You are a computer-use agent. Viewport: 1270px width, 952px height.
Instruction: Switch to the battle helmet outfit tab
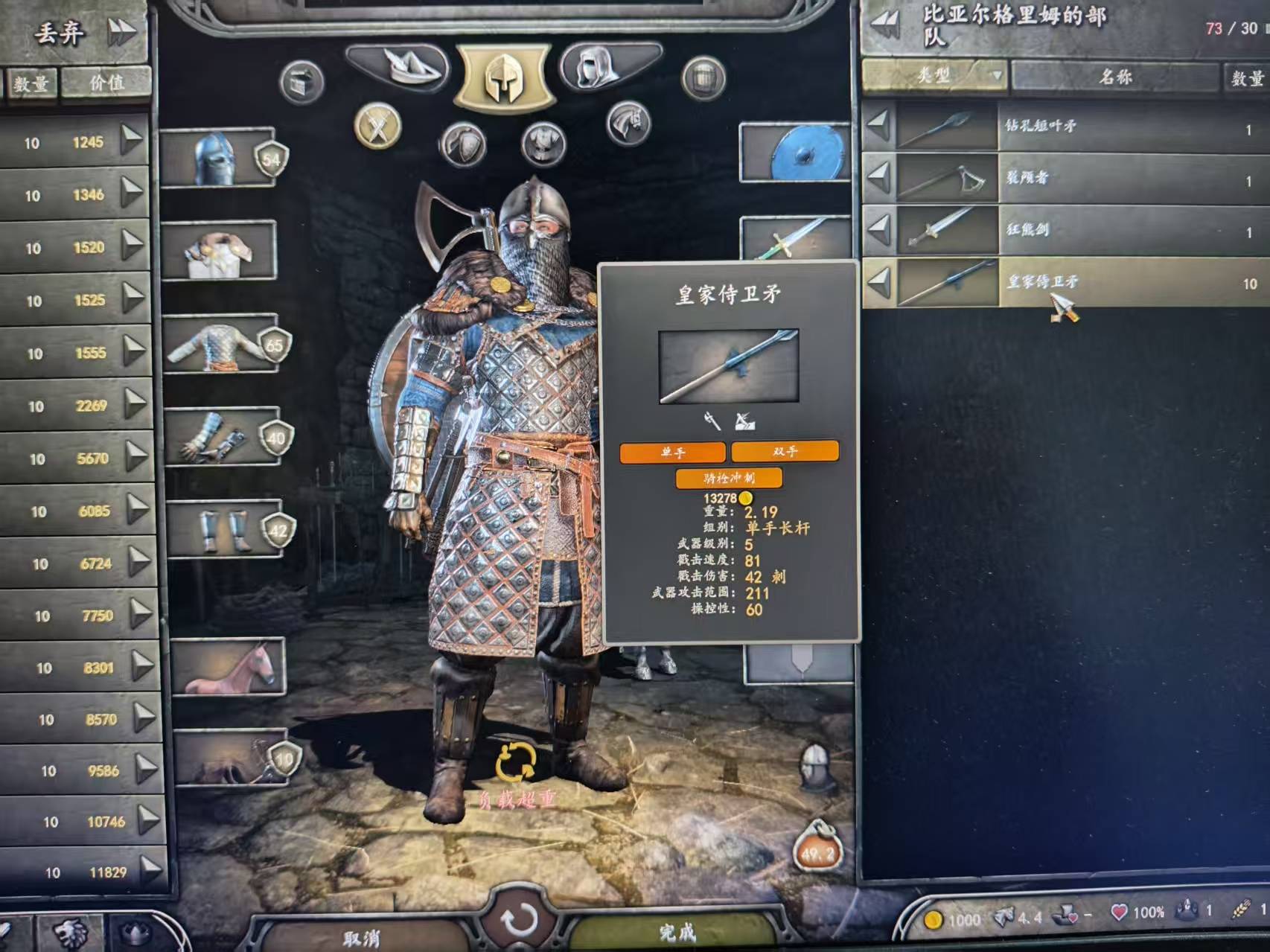[505, 77]
